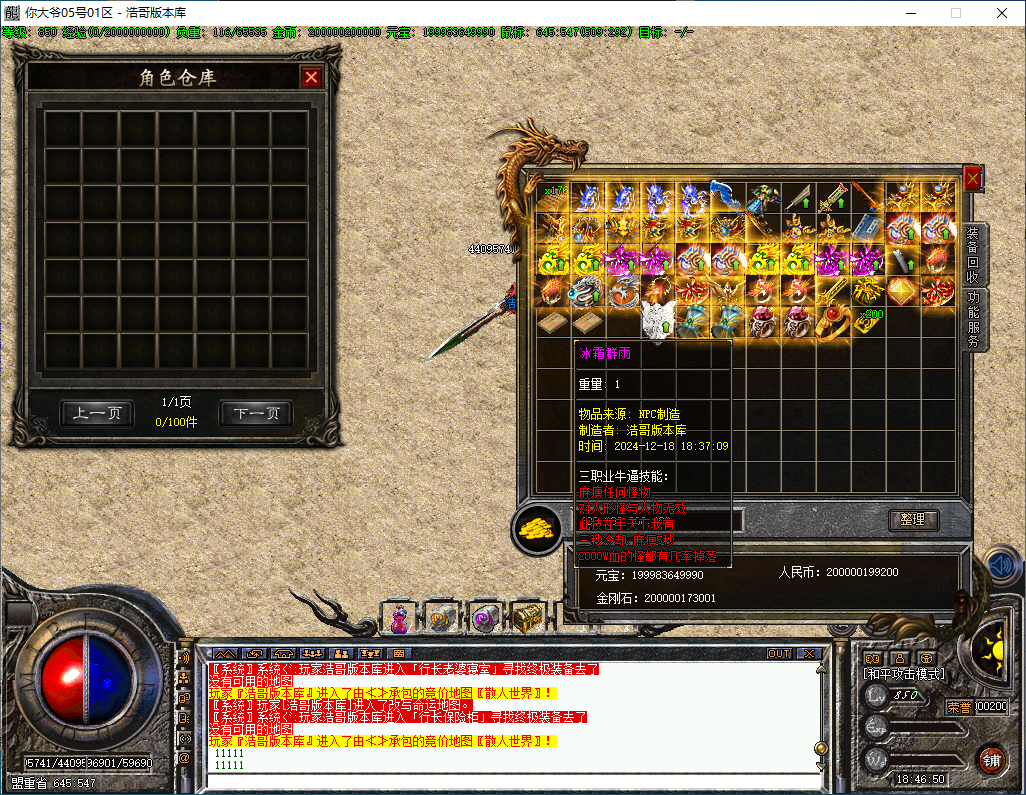Pick the yellow diamond gem item
1026x795 pixels.
[902, 291]
